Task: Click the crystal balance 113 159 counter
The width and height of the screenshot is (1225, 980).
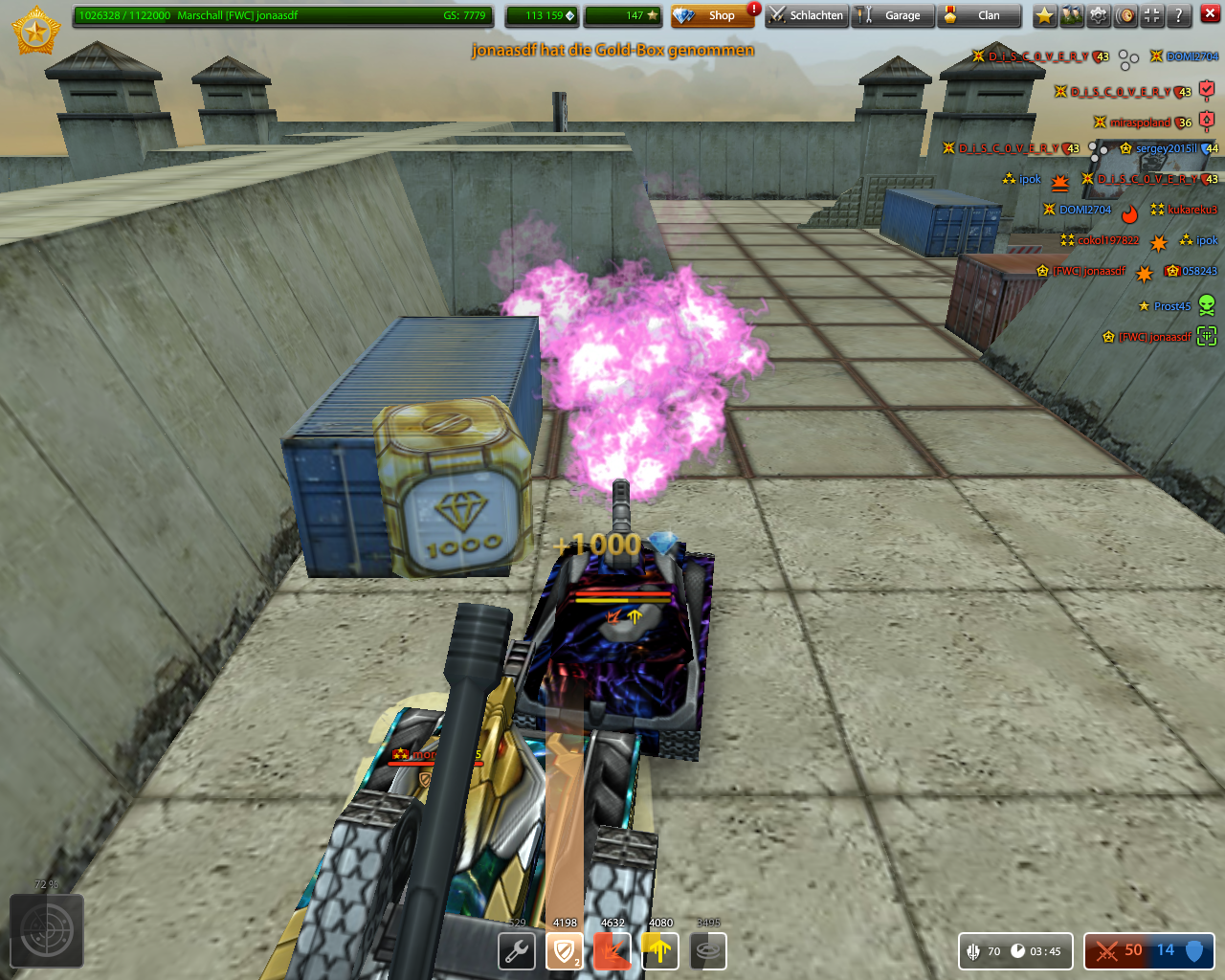Action: coord(542,15)
